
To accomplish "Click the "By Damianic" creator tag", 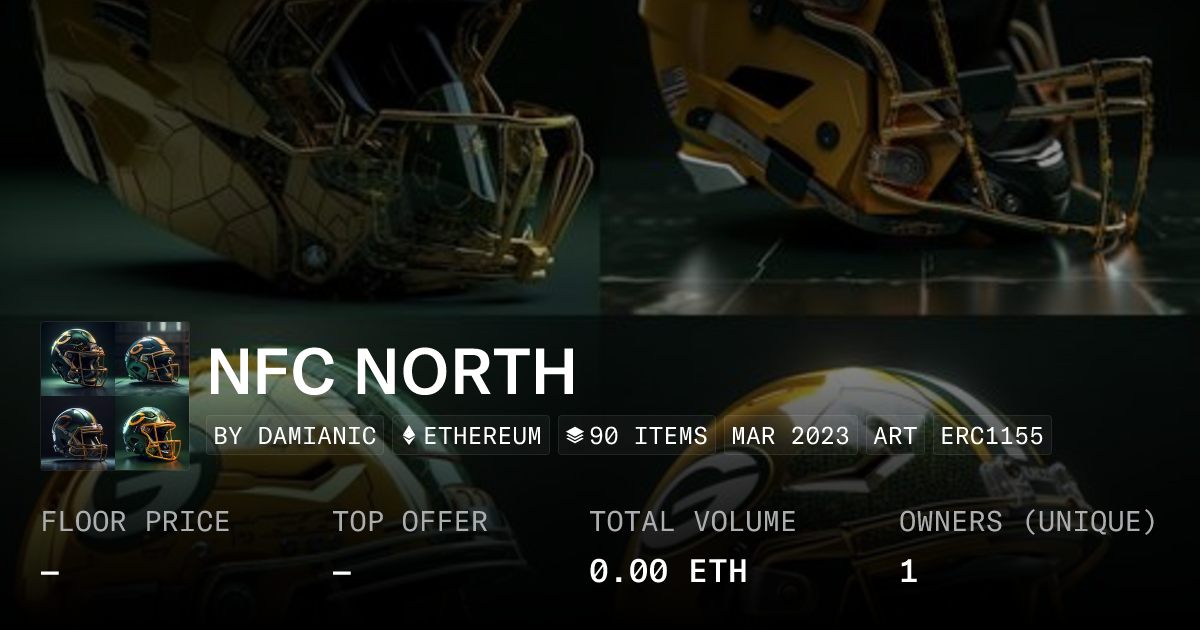I will click(x=295, y=436).
